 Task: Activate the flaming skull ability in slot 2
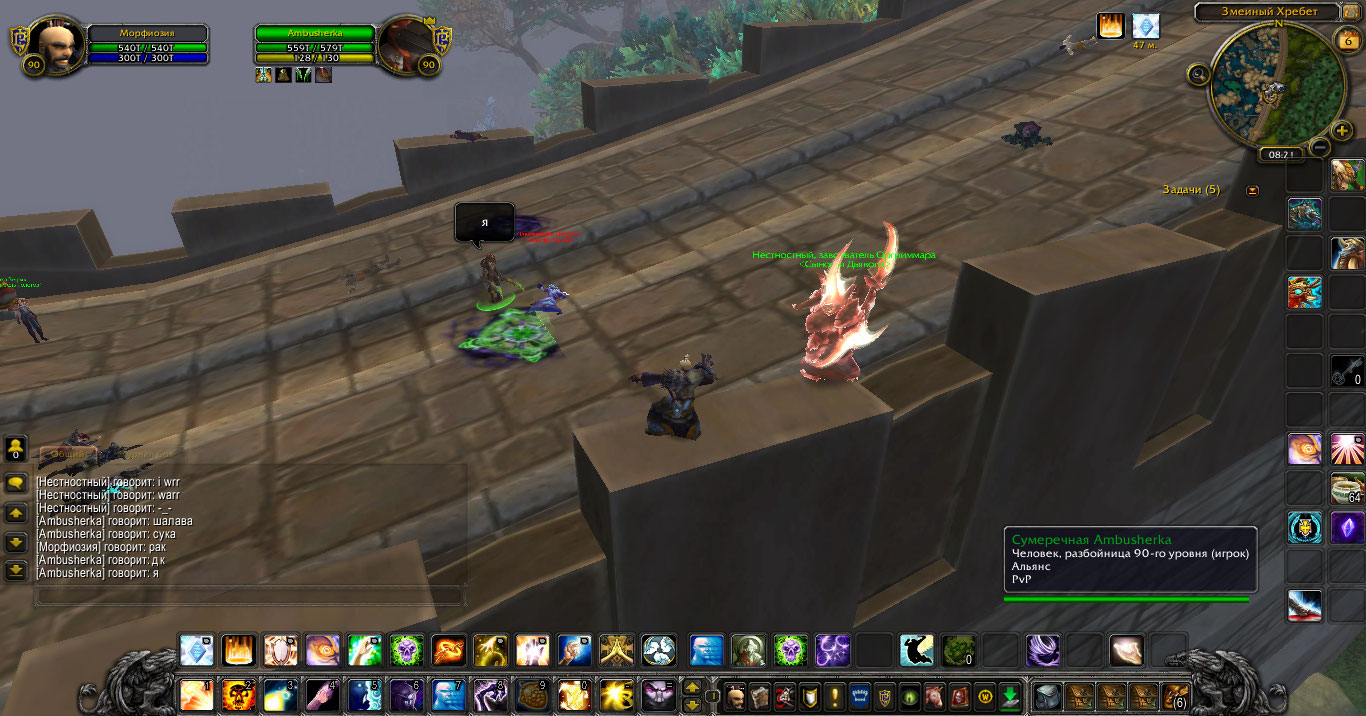(x=238, y=694)
